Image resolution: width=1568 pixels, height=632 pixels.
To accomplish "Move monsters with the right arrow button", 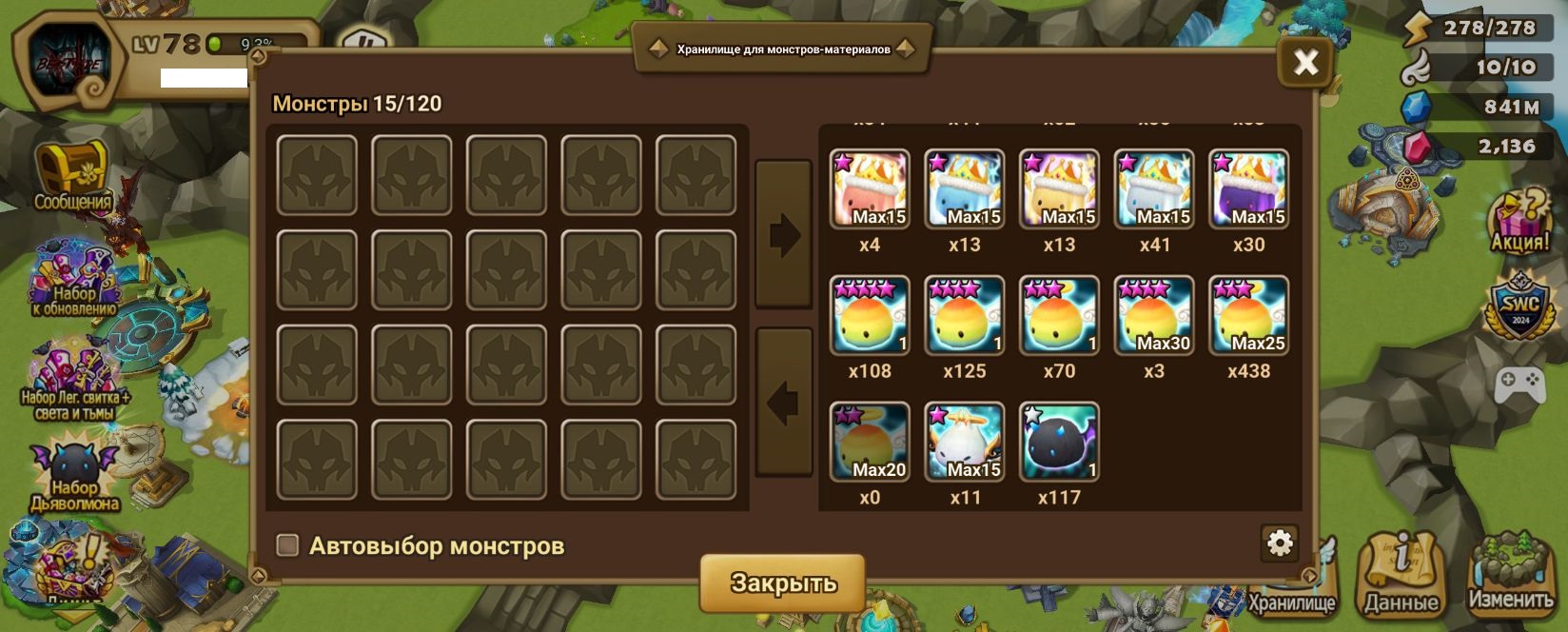I will pyautogui.click(x=783, y=234).
